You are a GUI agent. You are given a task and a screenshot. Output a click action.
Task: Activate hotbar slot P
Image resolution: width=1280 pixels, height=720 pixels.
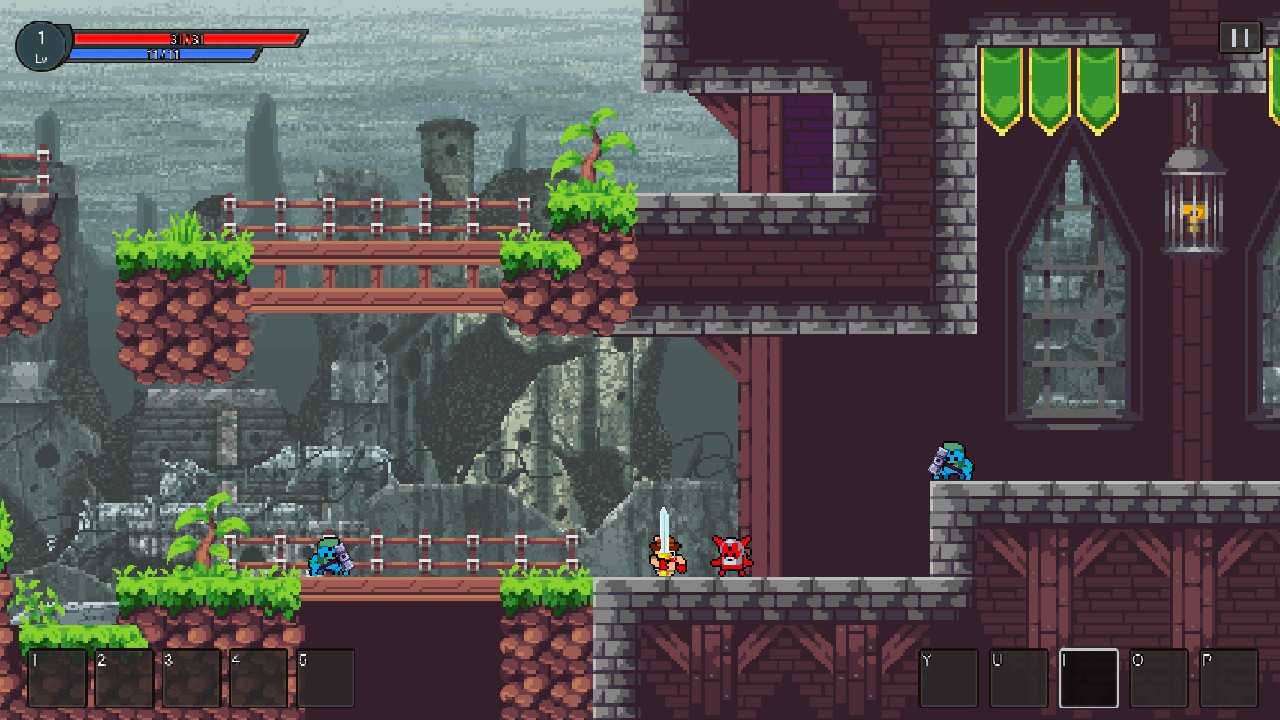point(1228,677)
